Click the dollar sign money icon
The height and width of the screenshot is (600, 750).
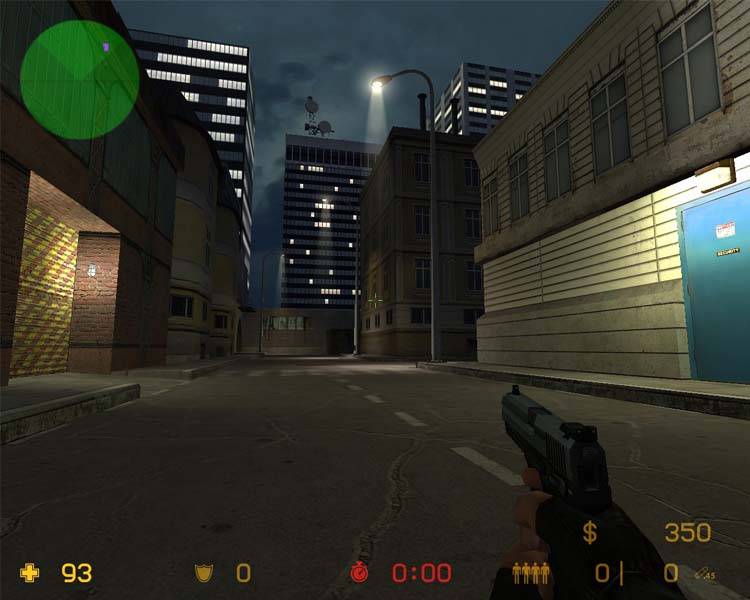pyautogui.click(x=591, y=533)
